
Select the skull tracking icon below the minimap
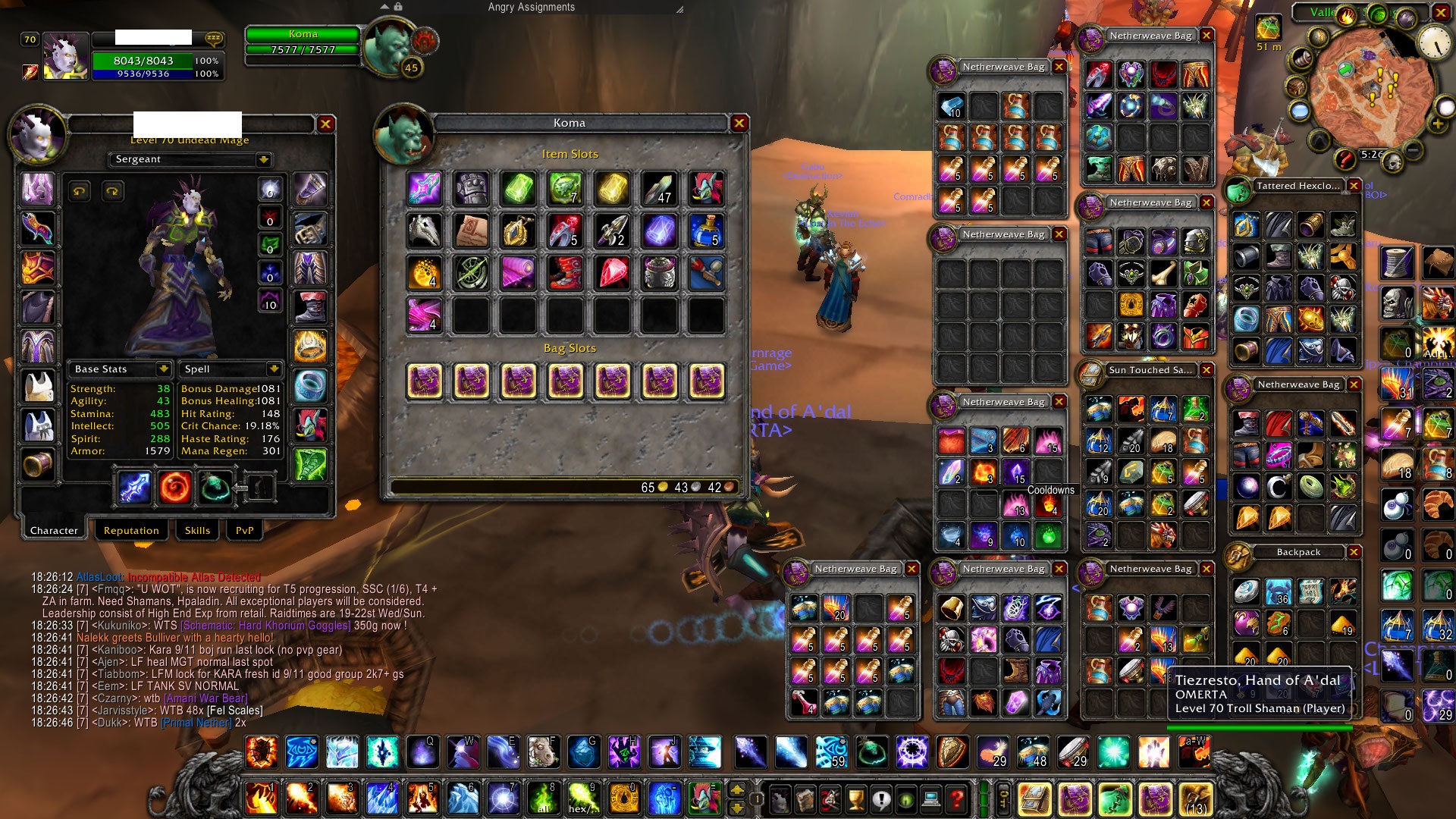[x=1394, y=162]
